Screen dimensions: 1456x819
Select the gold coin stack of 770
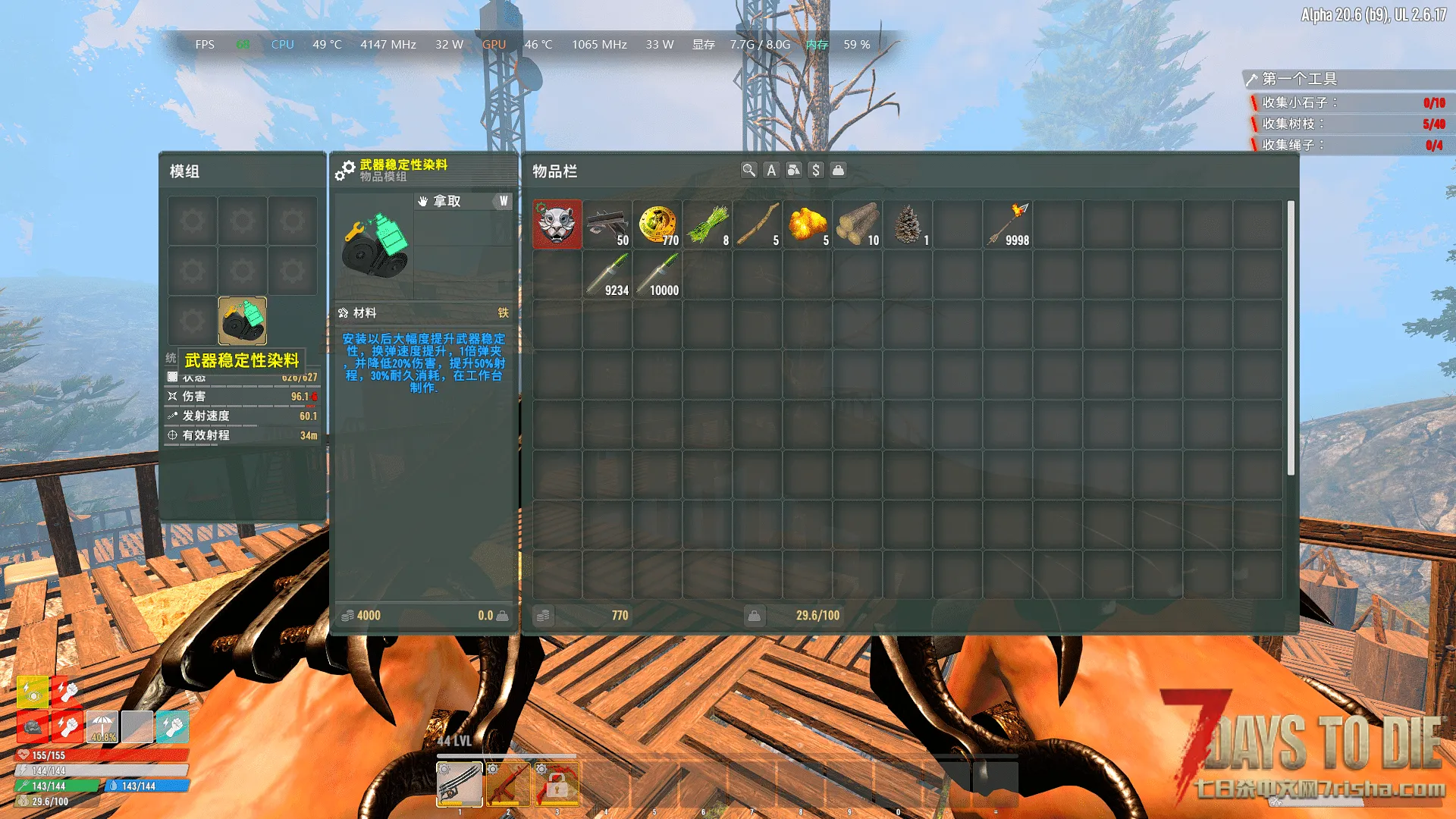coord(657,224)
